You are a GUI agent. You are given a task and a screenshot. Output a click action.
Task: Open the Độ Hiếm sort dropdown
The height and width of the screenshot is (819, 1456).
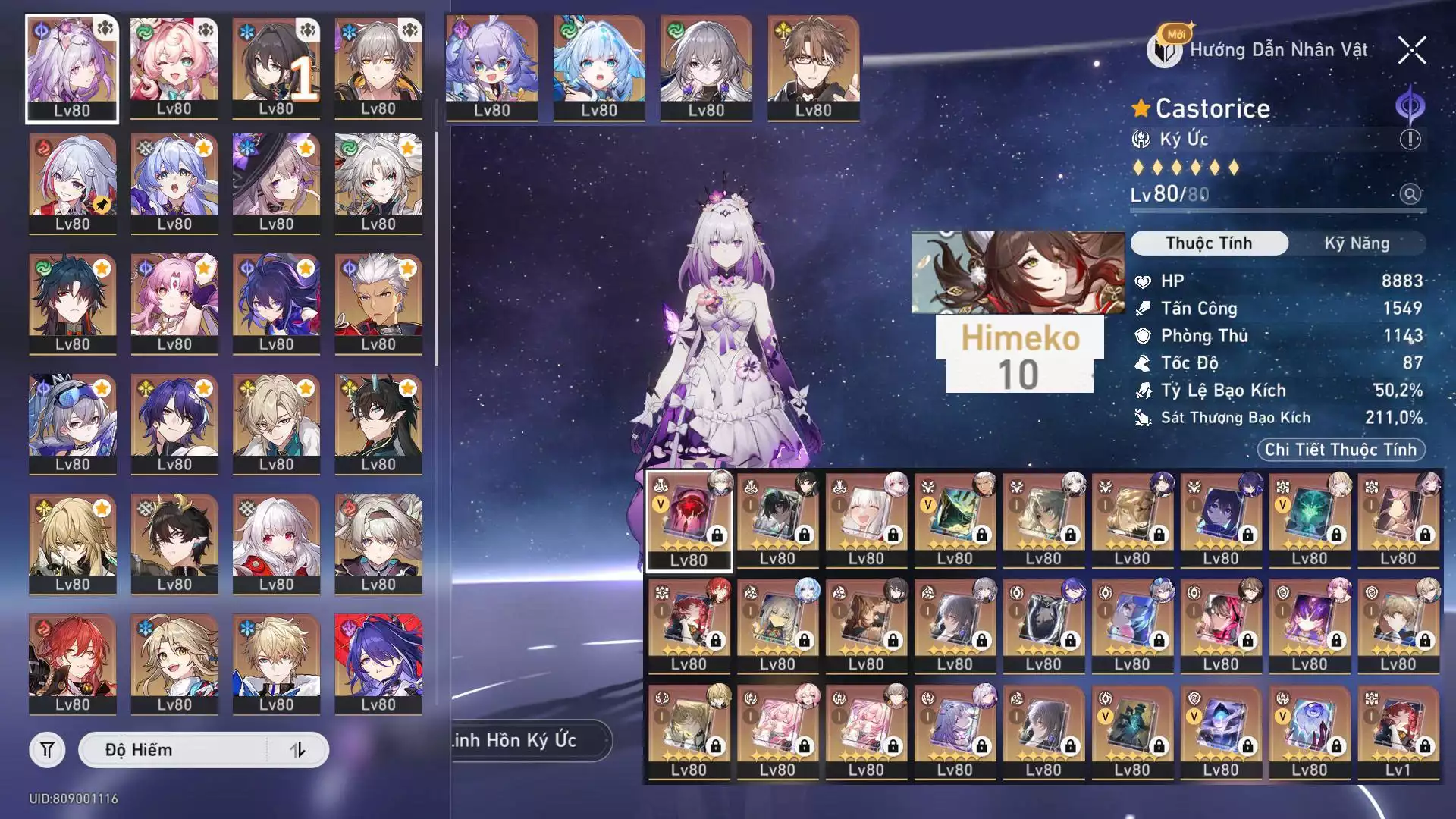click(174, 750)
